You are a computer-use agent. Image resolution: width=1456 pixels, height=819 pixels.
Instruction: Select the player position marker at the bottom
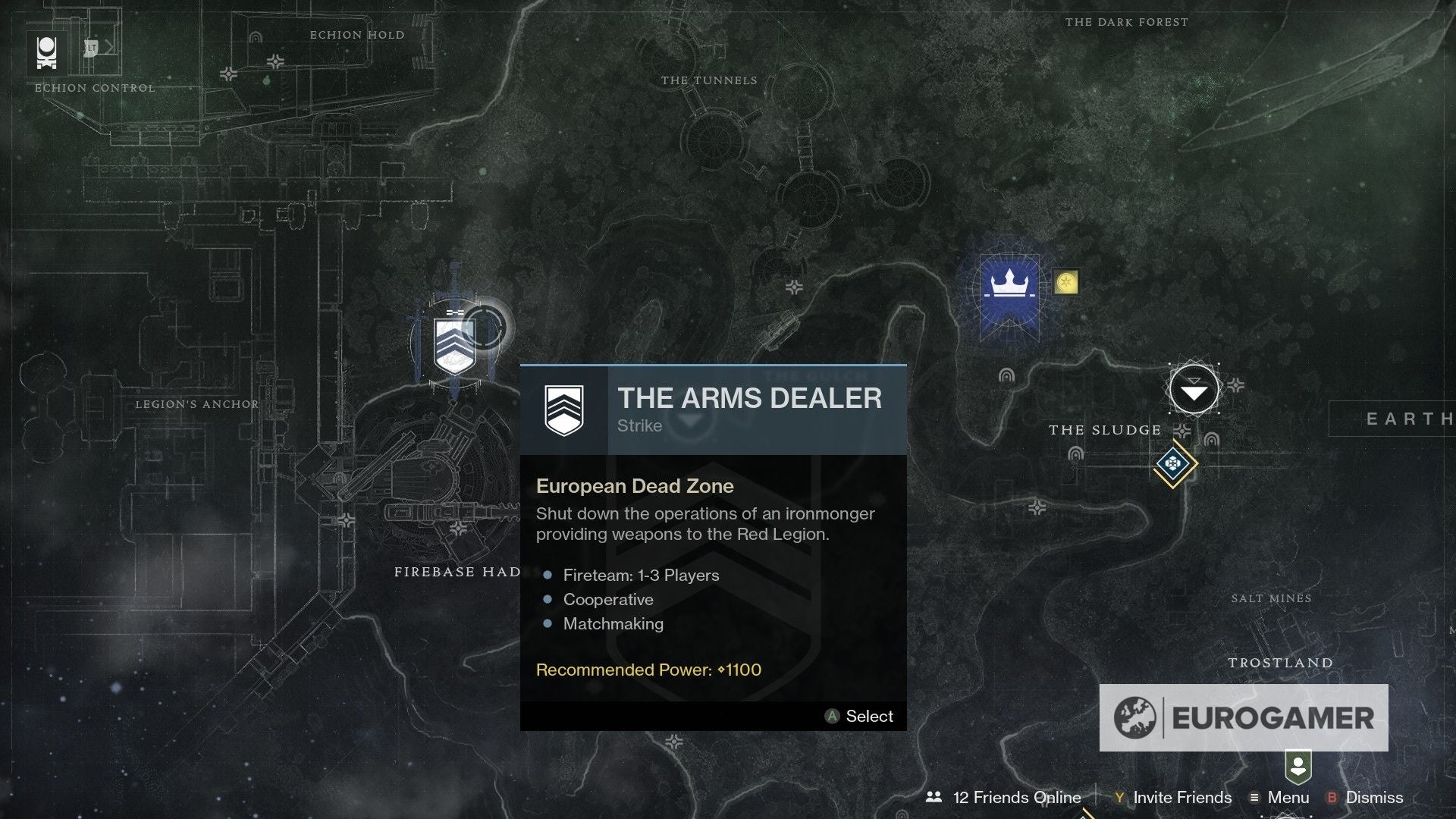click(x=1299, y=768)
